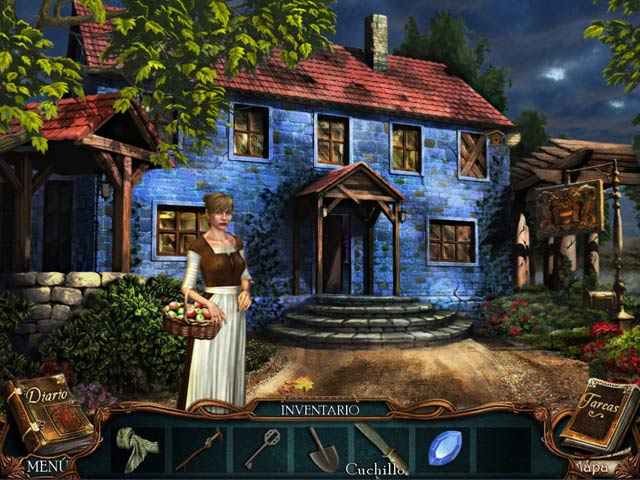Image resolution: width=640 pixels, height=480 pixels.
Task: Open the Tareas task book
Action: pos(599,413)
